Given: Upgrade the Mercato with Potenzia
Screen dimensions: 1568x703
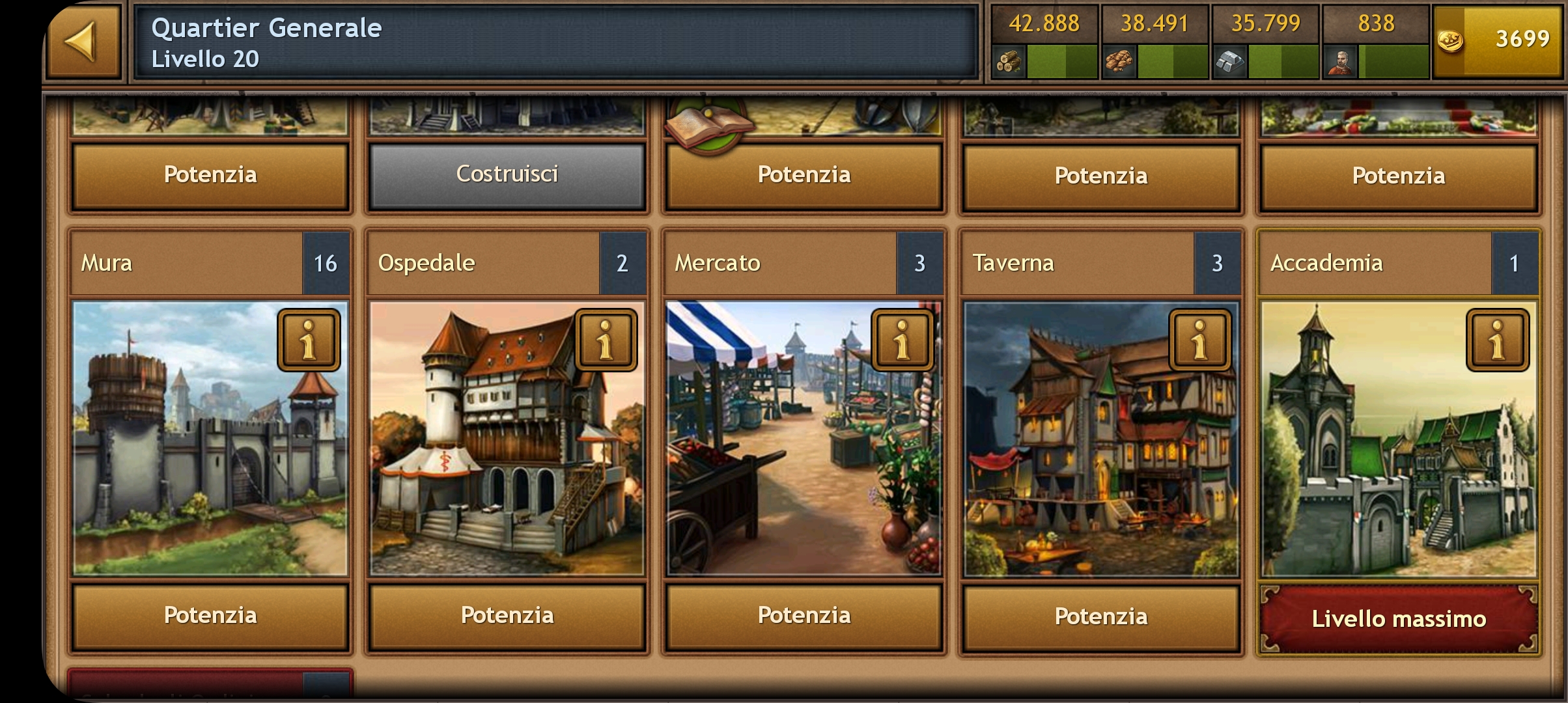Looking at the screenshot, I should (x=804, y=616).
